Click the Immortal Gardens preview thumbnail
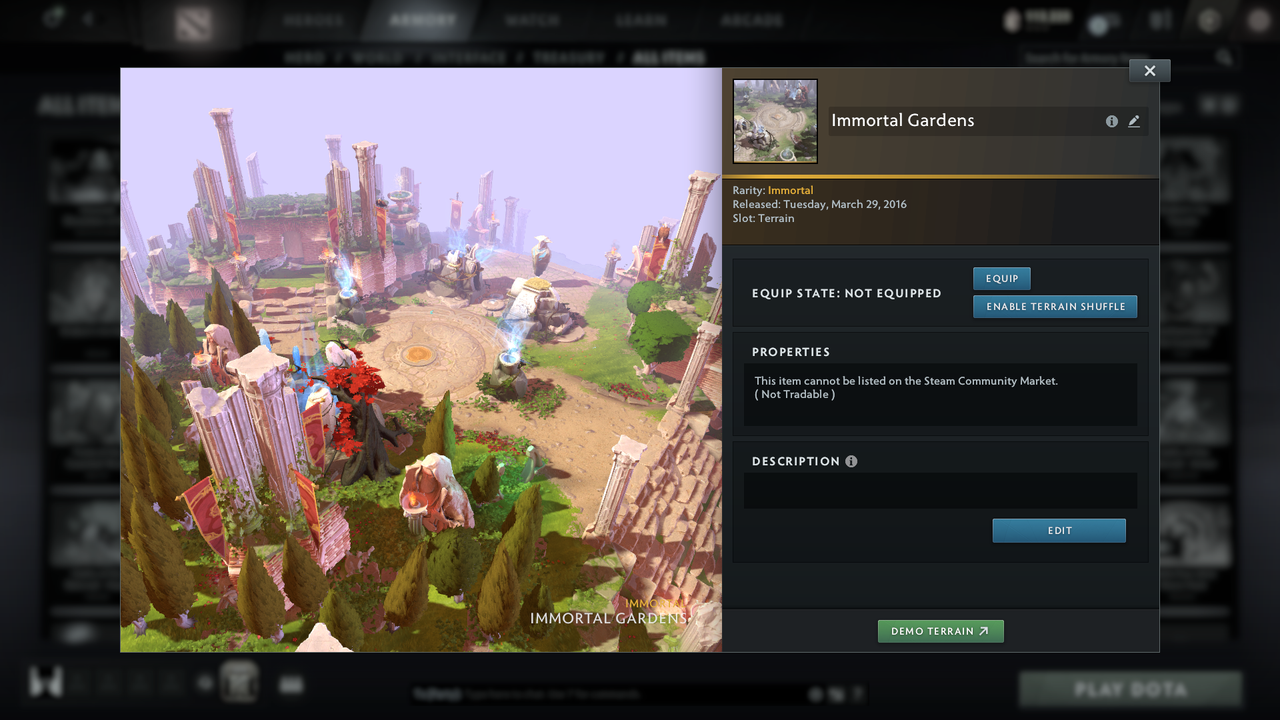The image size is (1280, 720). click(774, 120)
